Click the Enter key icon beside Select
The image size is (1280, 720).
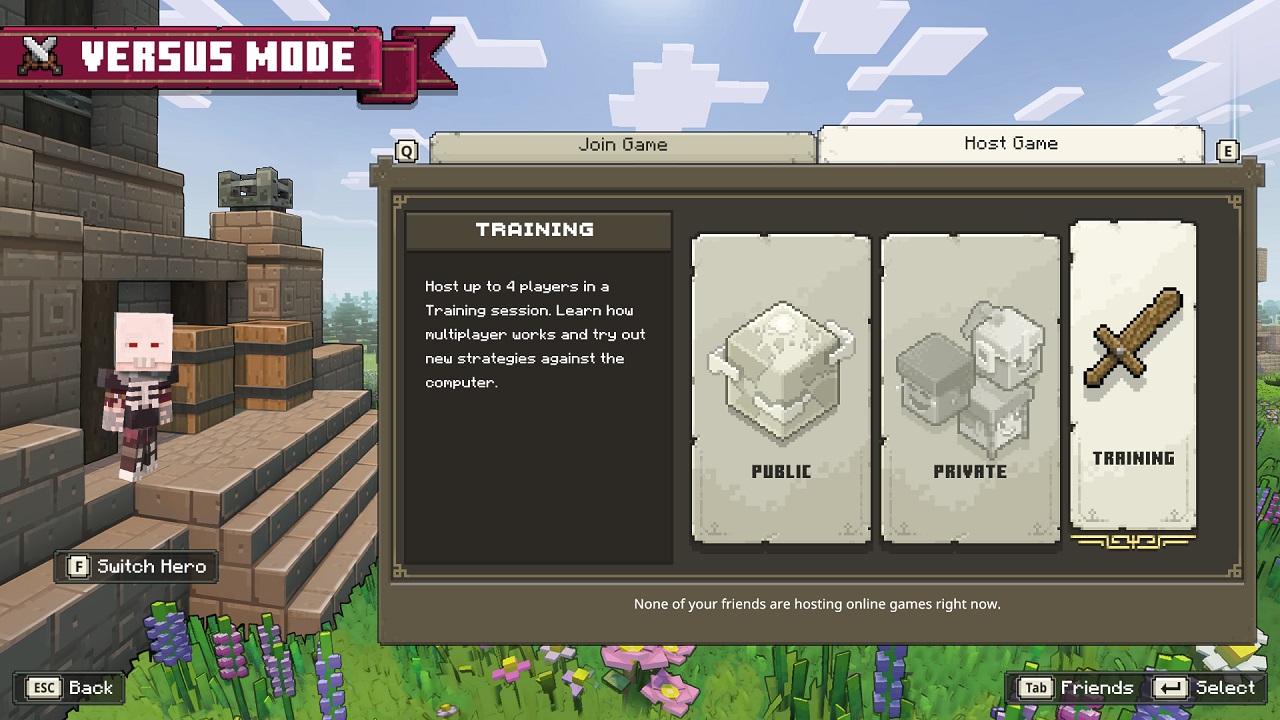[x=1172, y=688]
